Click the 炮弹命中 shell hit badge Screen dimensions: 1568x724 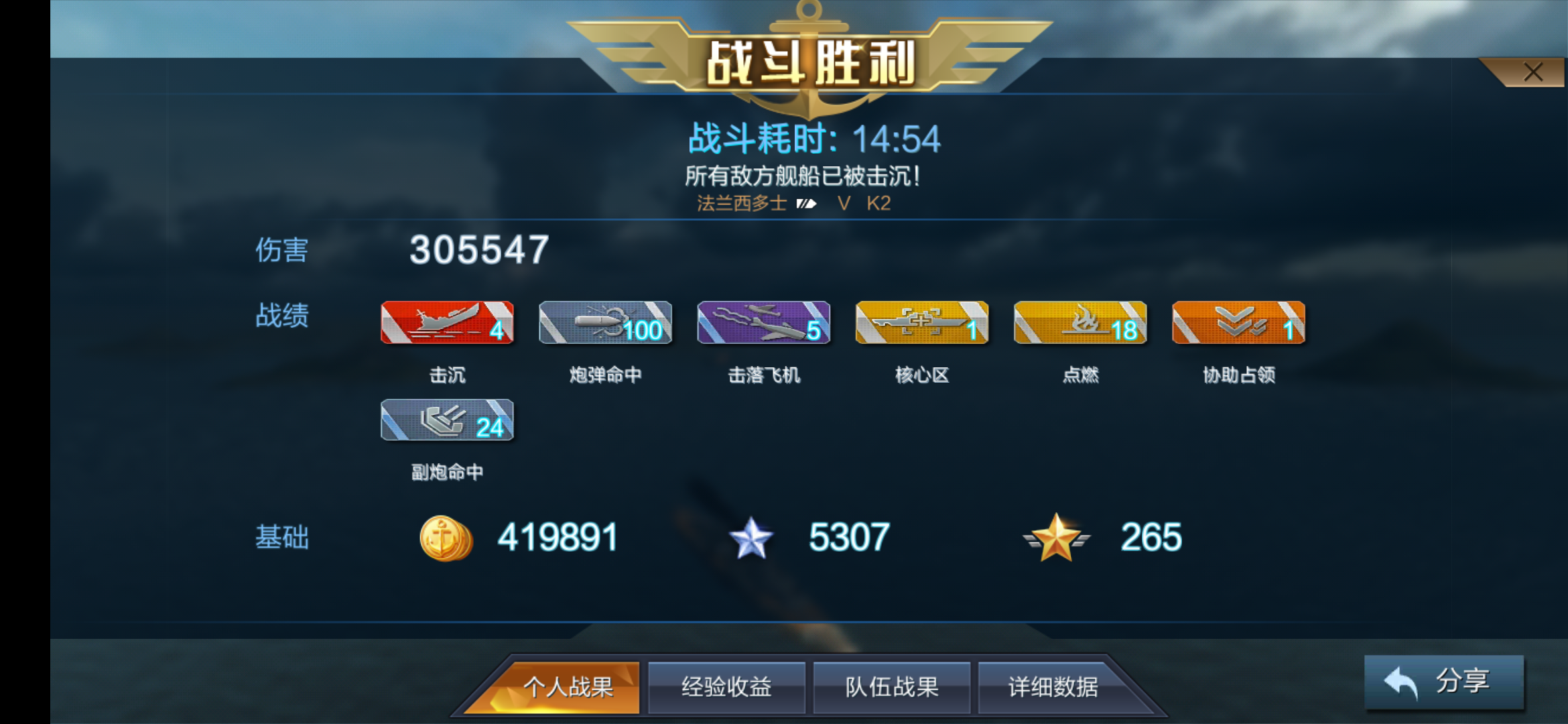click(x=606, y=324)
